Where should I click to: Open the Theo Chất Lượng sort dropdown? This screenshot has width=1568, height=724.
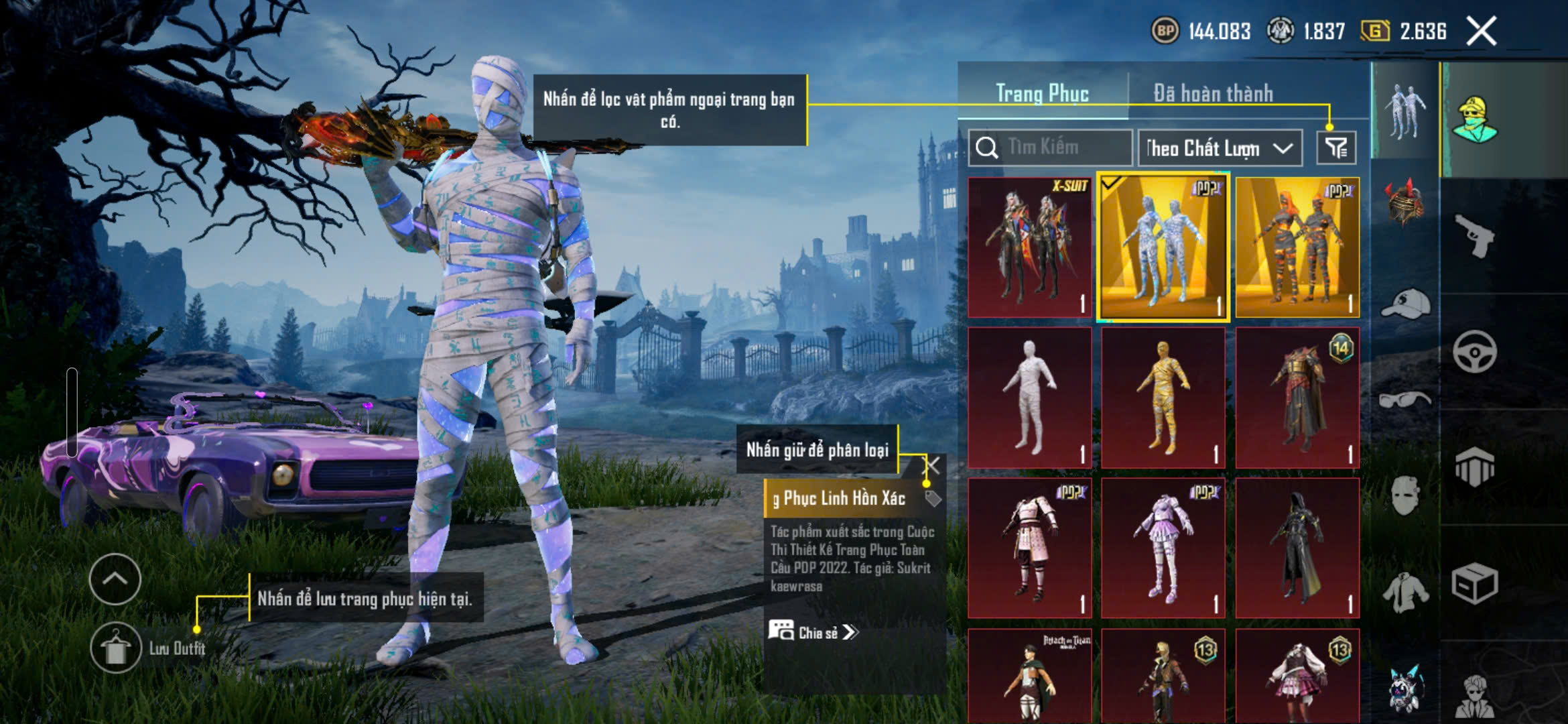point(1220,148)
